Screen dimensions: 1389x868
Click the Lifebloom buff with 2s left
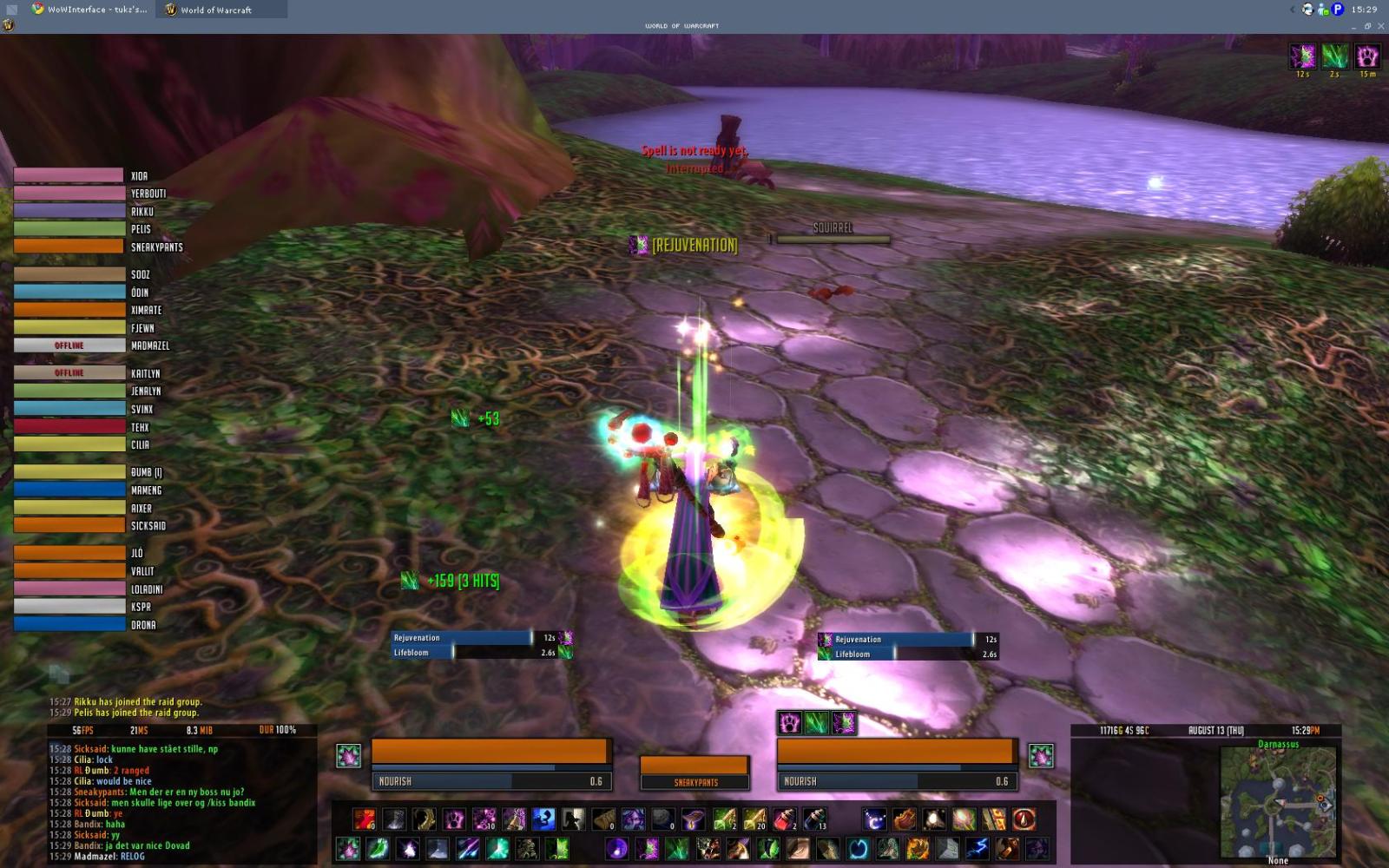pos(1334,56)
